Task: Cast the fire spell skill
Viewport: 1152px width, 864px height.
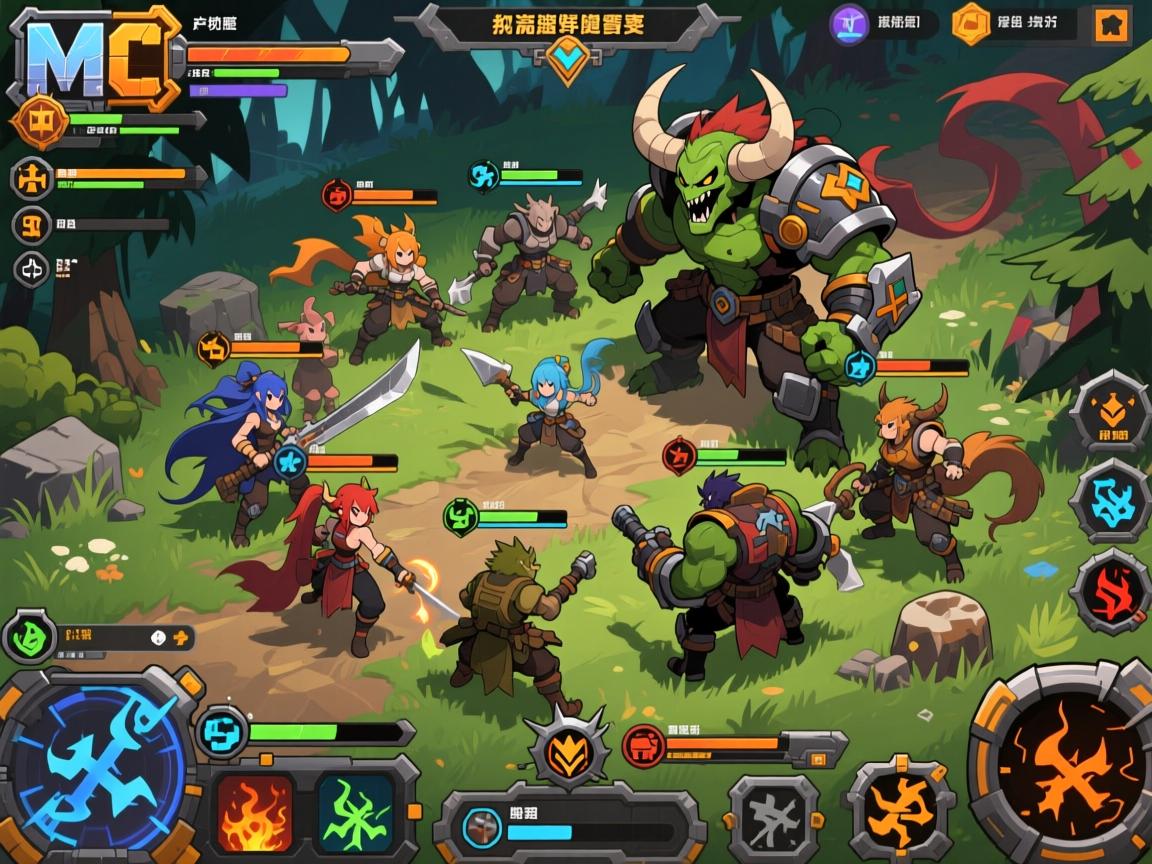Action: coord(255,811)
